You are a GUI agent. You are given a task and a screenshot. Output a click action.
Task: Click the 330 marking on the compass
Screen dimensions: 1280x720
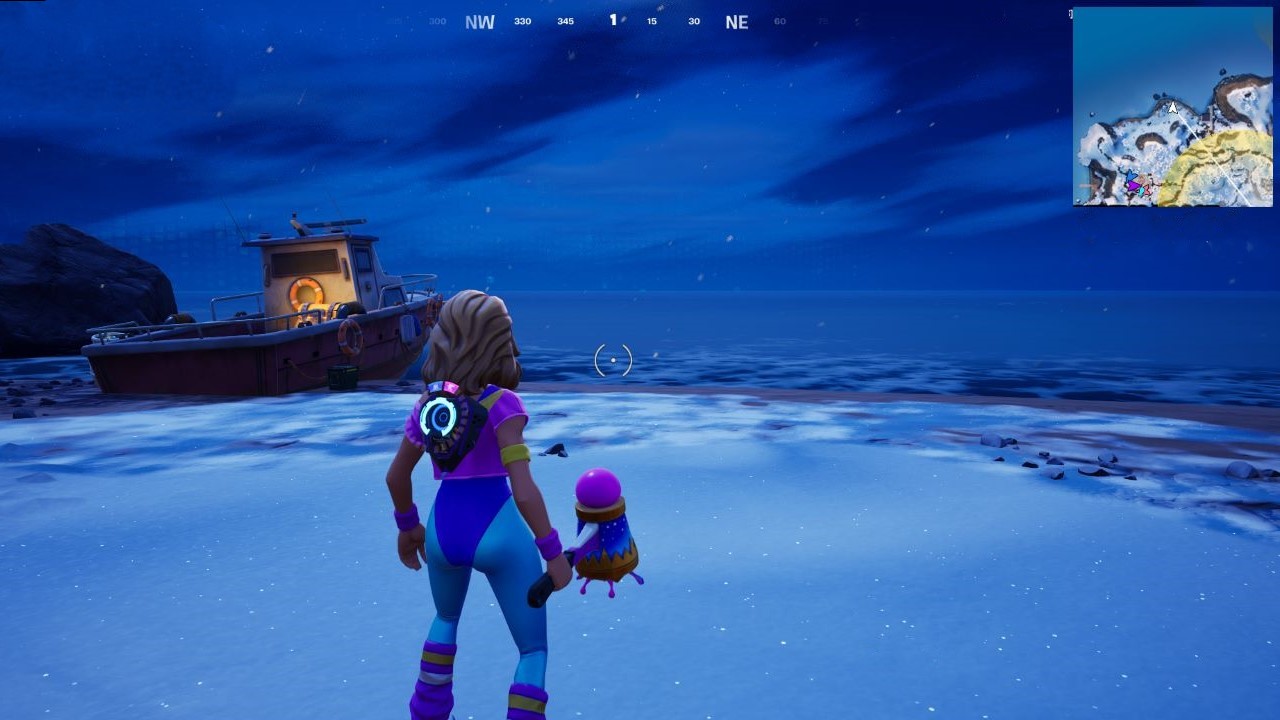(x=521, y=20)
